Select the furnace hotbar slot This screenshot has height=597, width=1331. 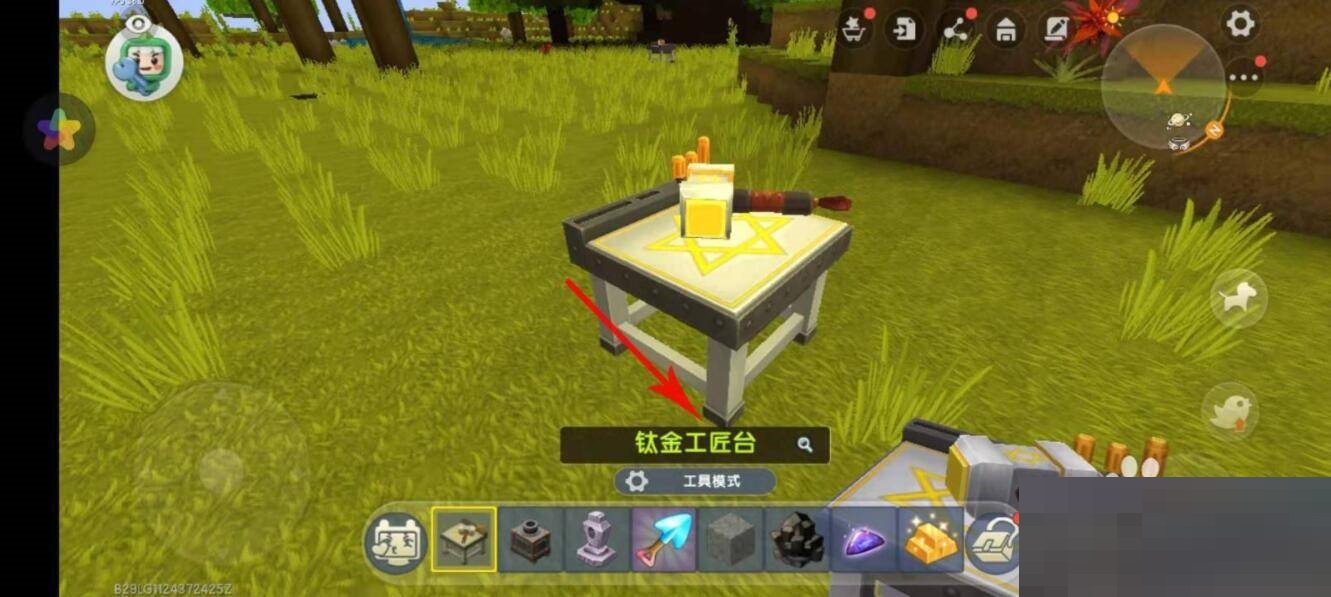(530, 540)
